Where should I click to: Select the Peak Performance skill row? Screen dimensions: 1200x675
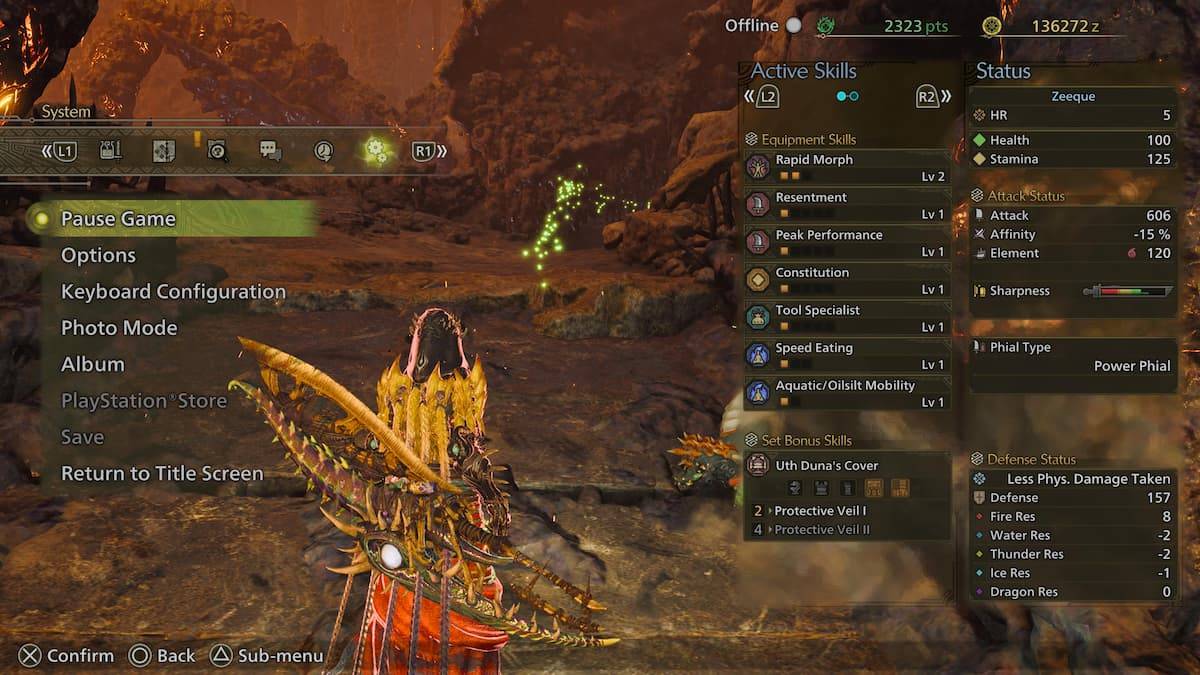pos(846,242)
